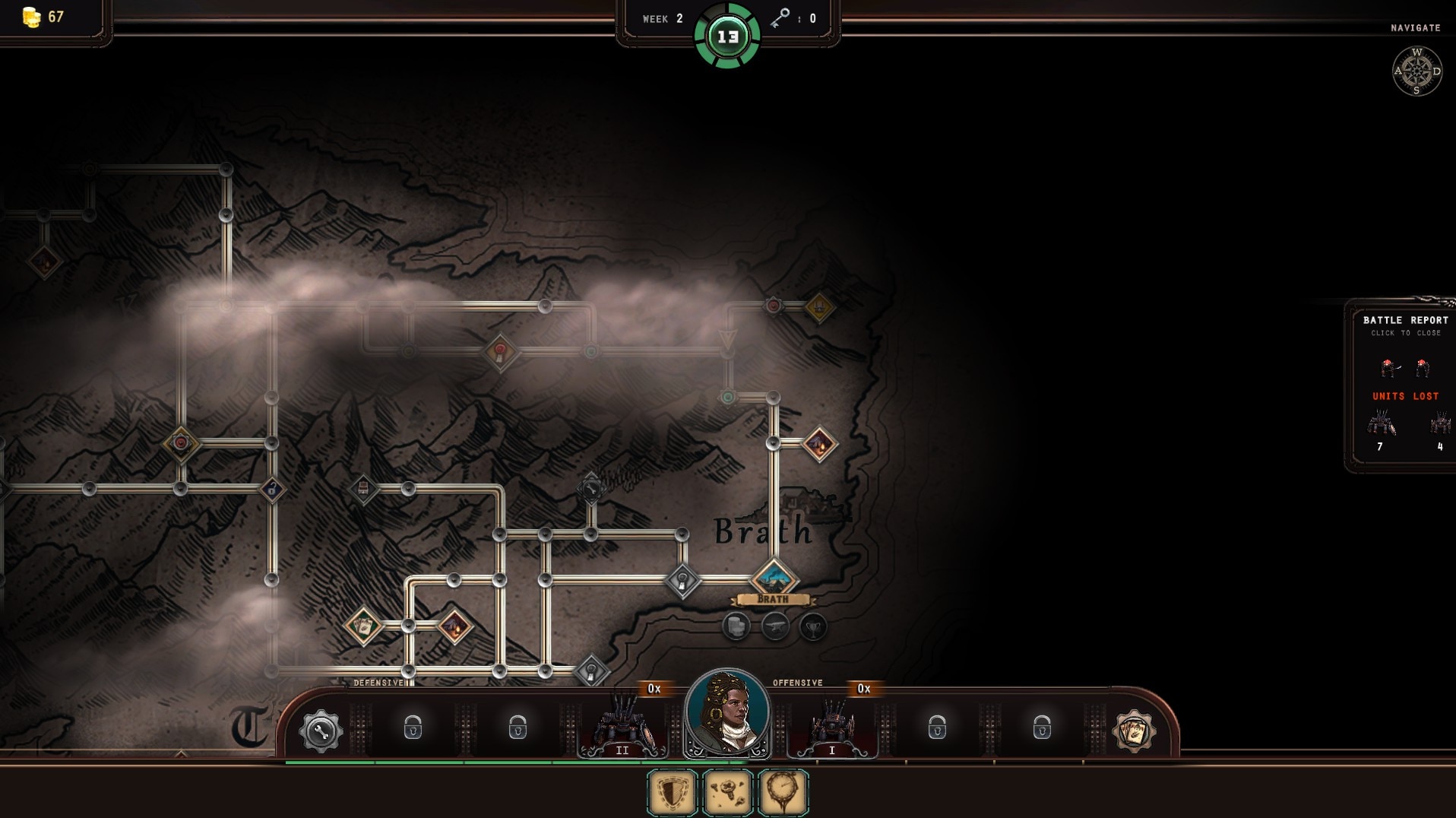Select the tier II defensive mech unit
Image resolution: width=1456 pixels, height=818 pixels.
pyautogui.click(x=623, y=727)
